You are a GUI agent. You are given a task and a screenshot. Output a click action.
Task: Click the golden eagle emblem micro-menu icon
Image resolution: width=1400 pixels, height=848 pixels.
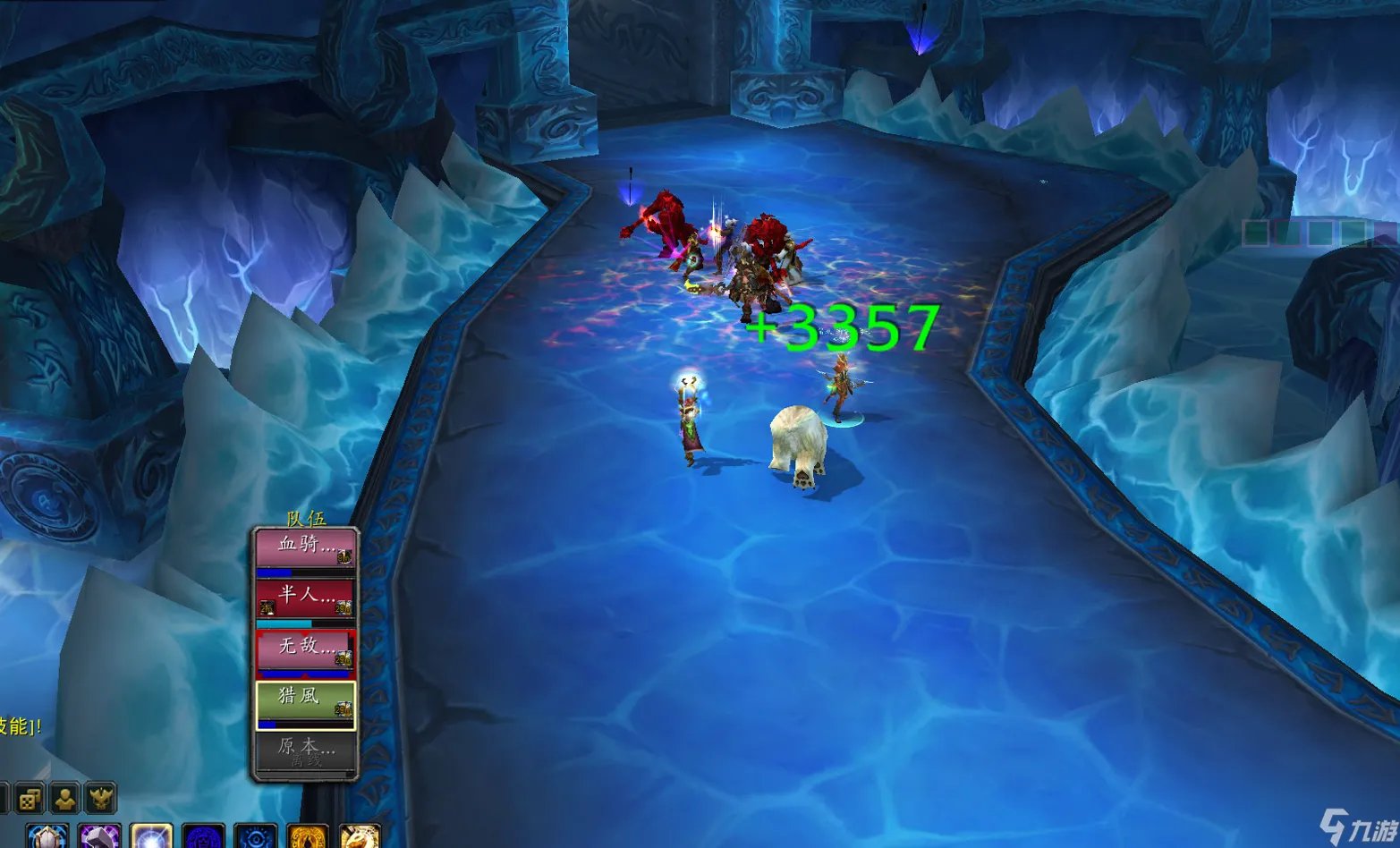coord(100,800)
